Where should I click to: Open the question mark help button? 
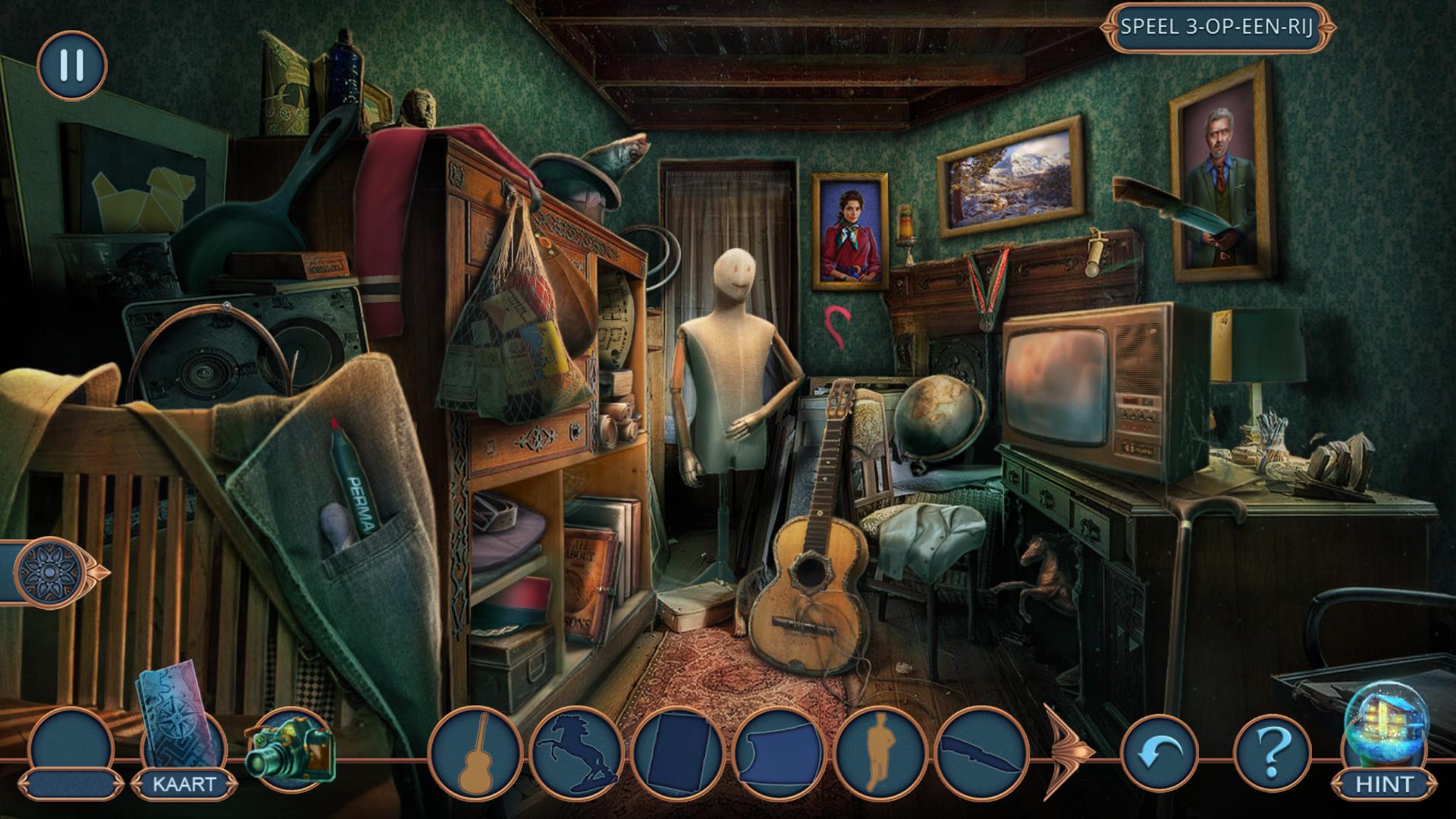[x=1272, y=752]
